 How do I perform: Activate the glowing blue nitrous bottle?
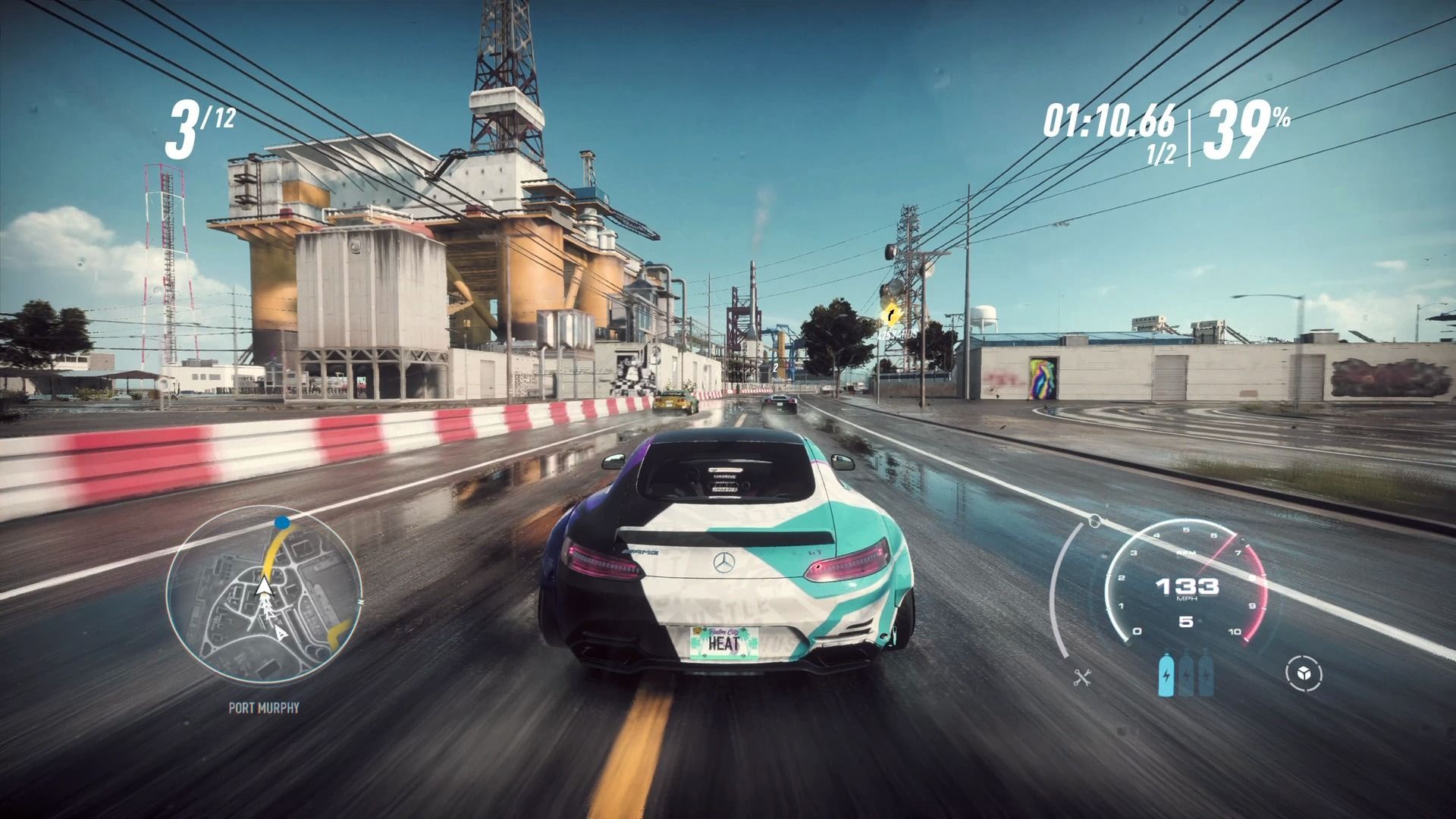tap(1166, 675)
